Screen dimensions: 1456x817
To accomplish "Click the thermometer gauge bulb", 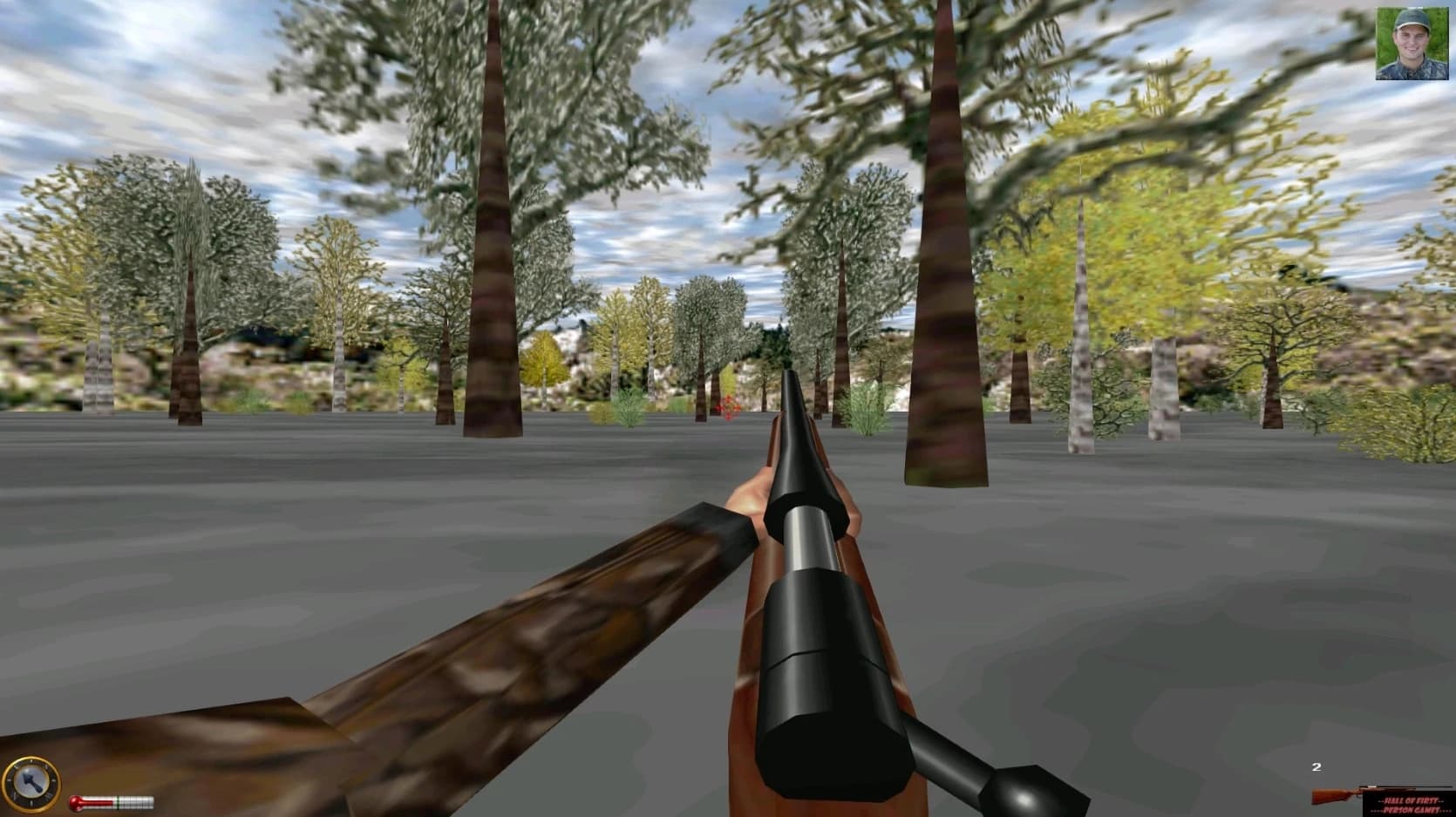I will 77,802.
